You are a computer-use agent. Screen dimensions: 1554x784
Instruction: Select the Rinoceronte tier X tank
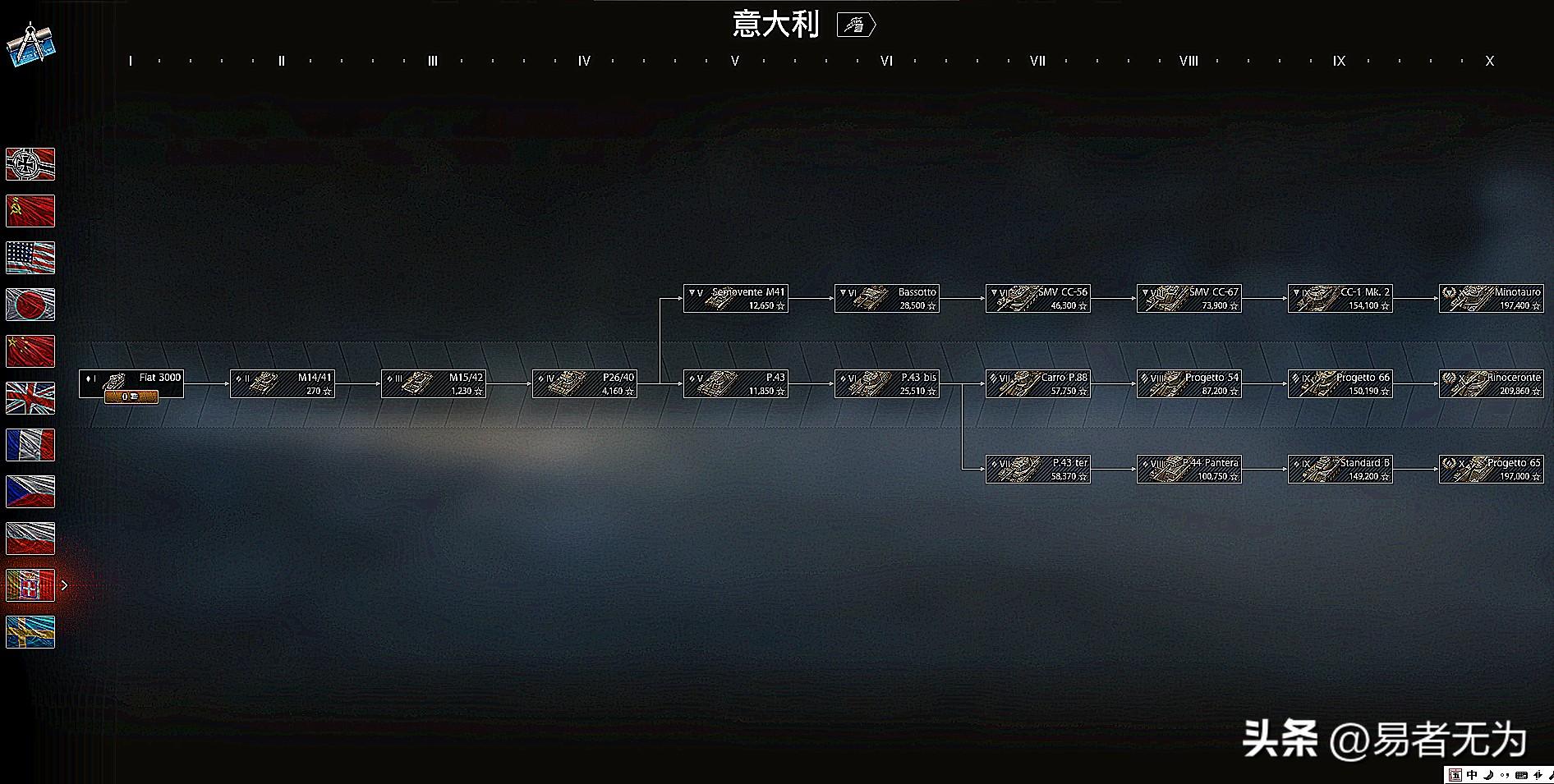click(1492, 383)
